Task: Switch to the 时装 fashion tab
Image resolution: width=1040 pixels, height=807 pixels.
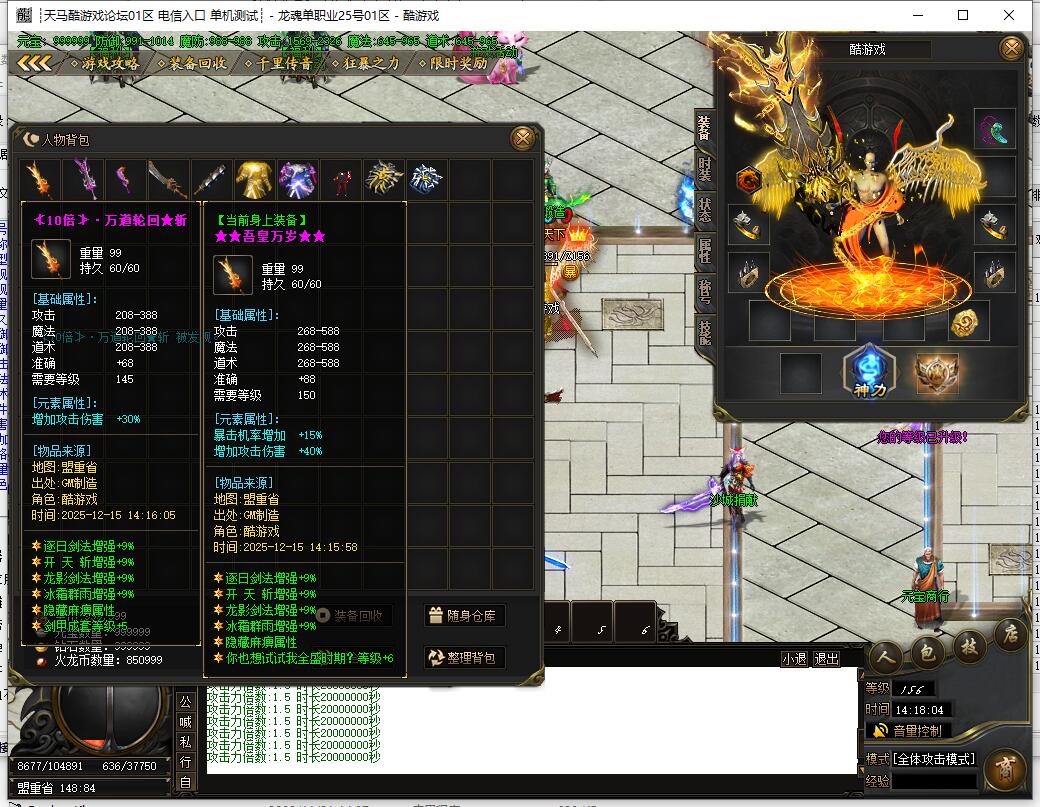Action: tap(705, 168)
